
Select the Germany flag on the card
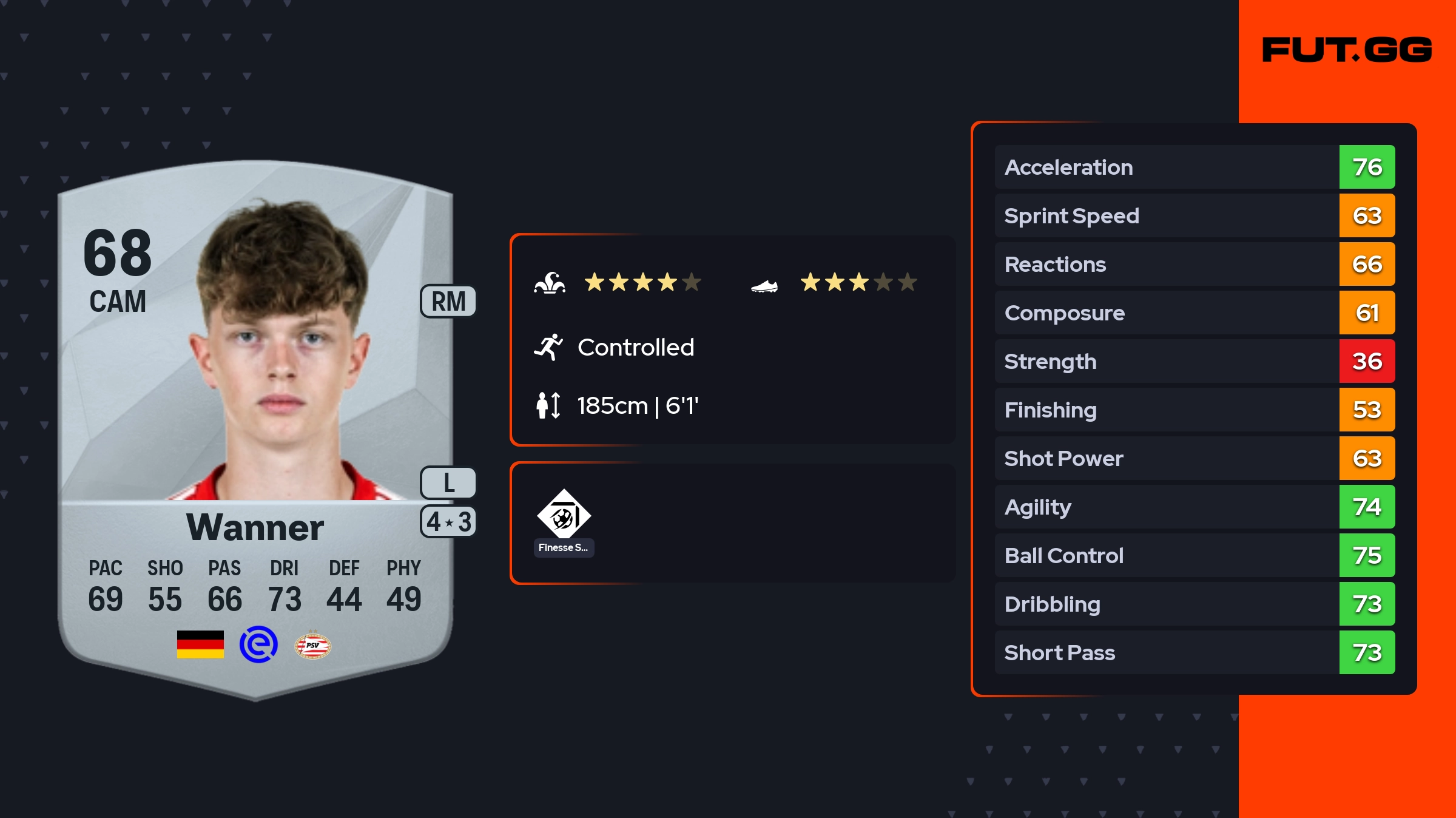[x=200, y=644]
